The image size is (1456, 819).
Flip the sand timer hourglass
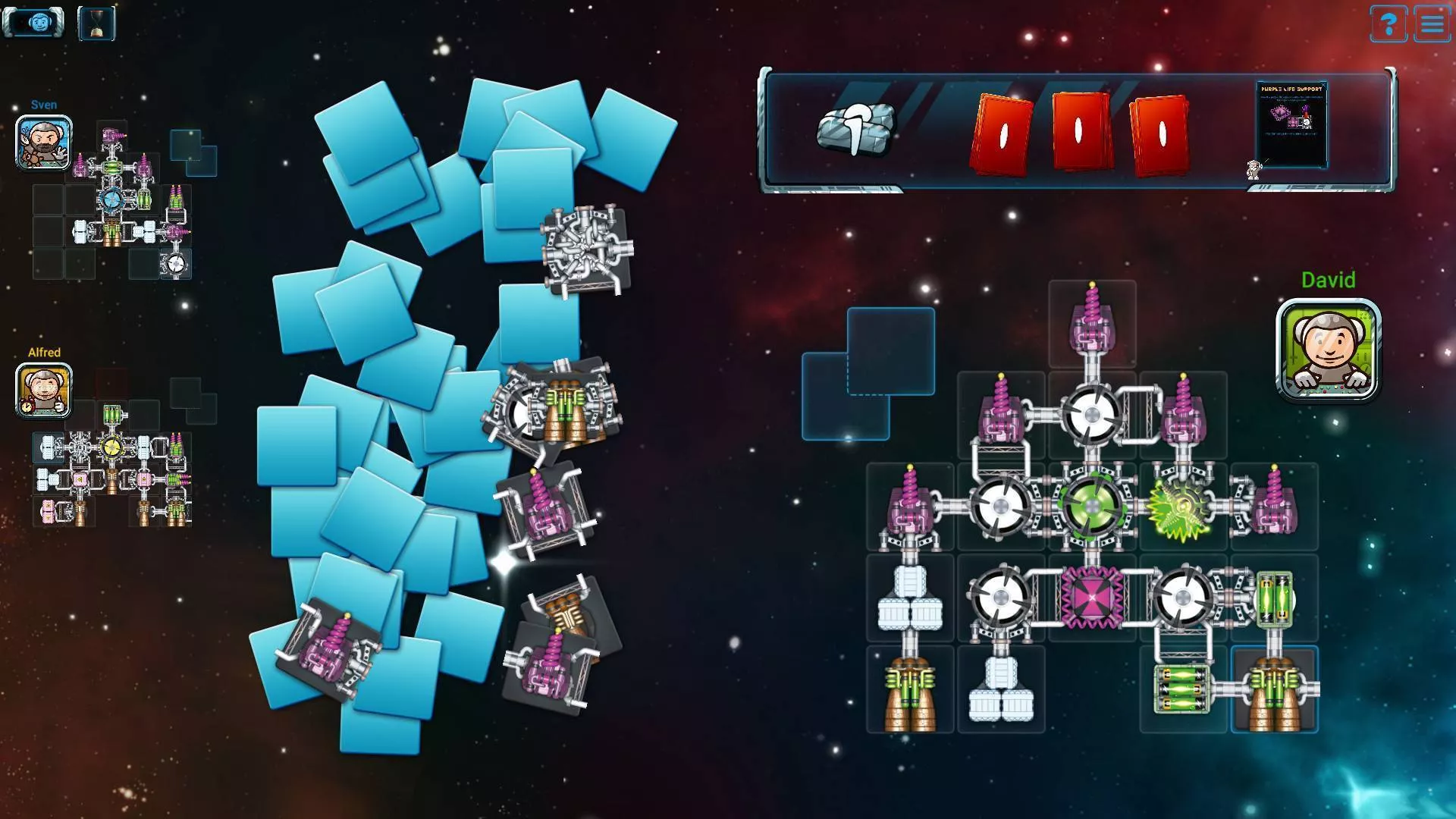tap(96, 21)
